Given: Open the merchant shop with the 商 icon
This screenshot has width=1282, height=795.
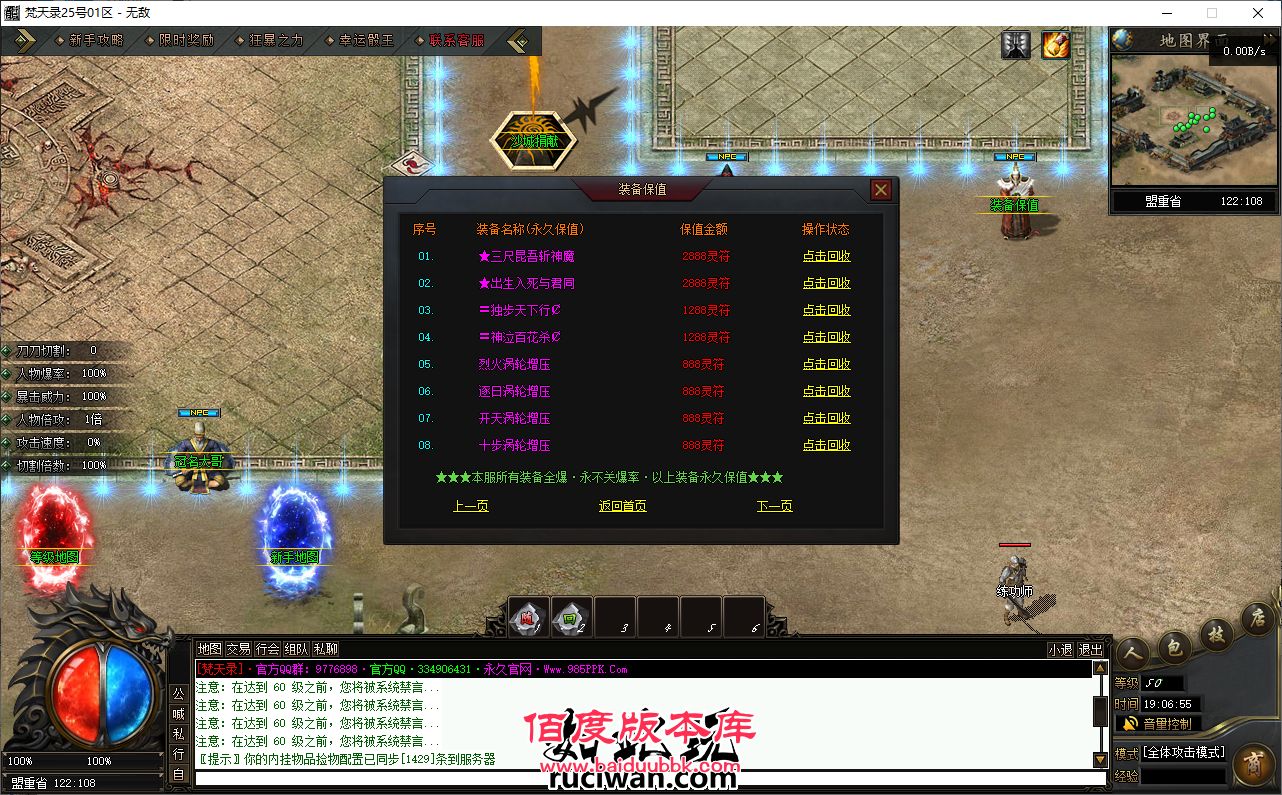Looking at the screenshot, I should [x=1255, y=763].
